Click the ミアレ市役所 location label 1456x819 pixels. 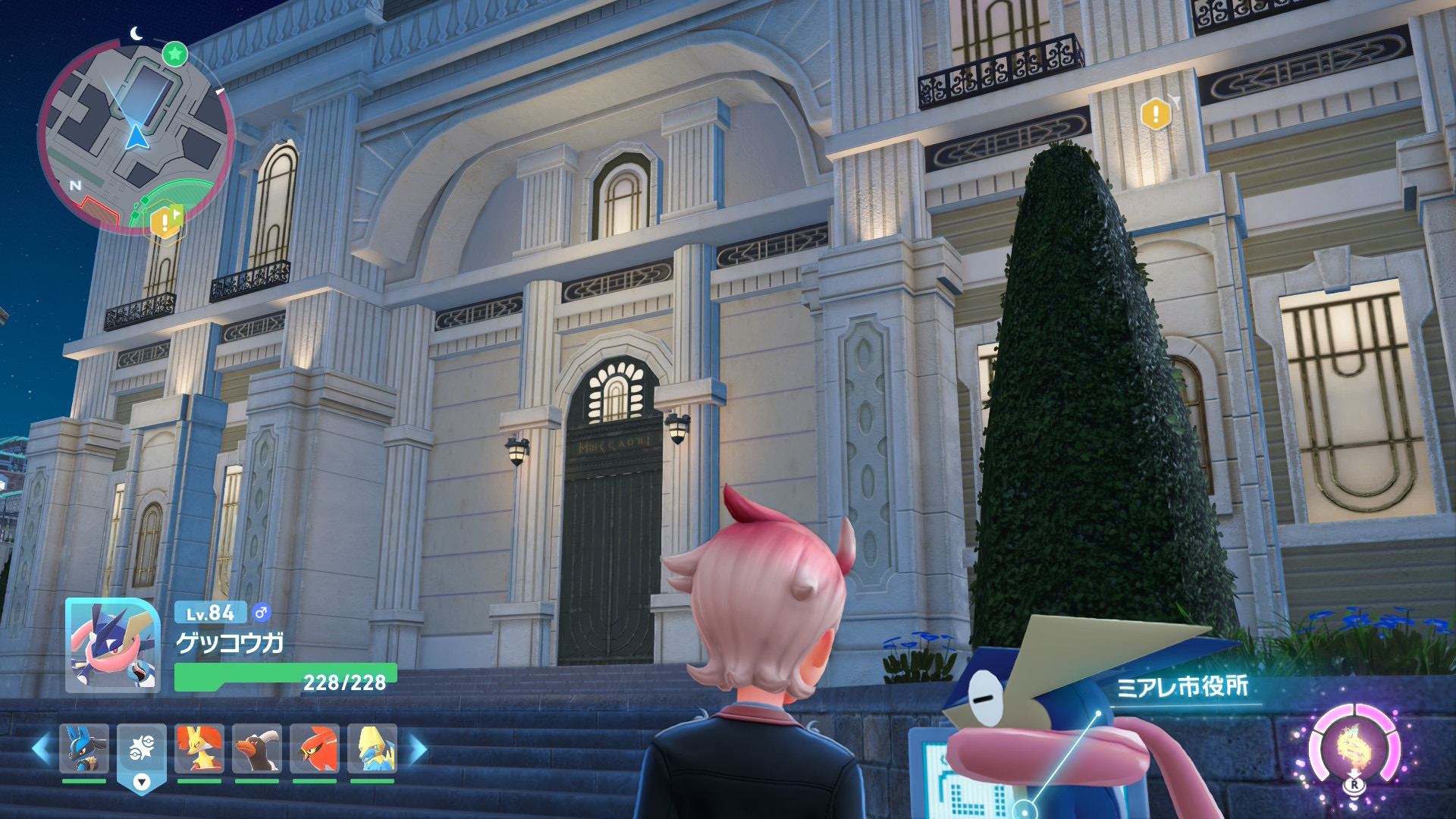1181,687
